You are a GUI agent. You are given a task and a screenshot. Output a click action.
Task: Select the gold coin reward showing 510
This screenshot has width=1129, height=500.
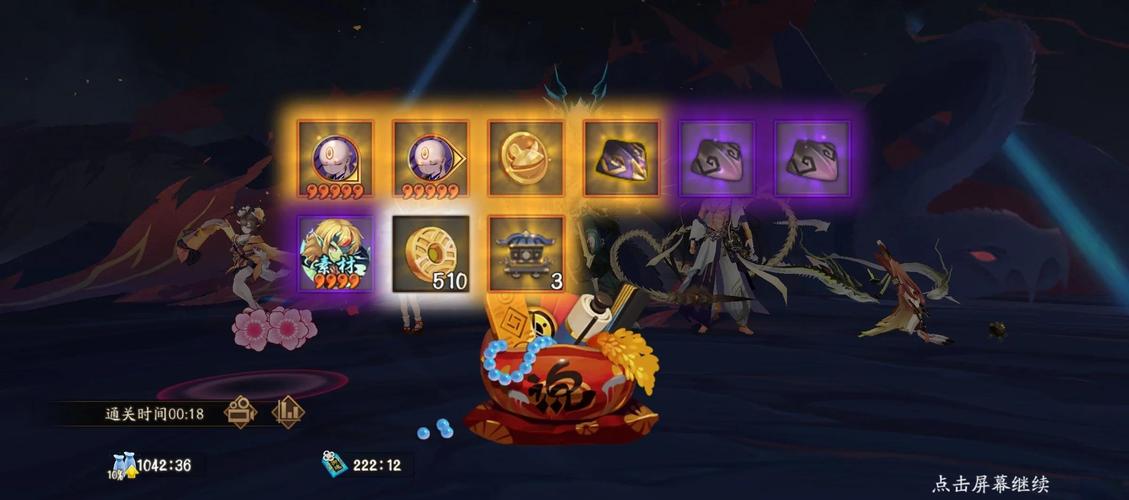coord(430,254)
